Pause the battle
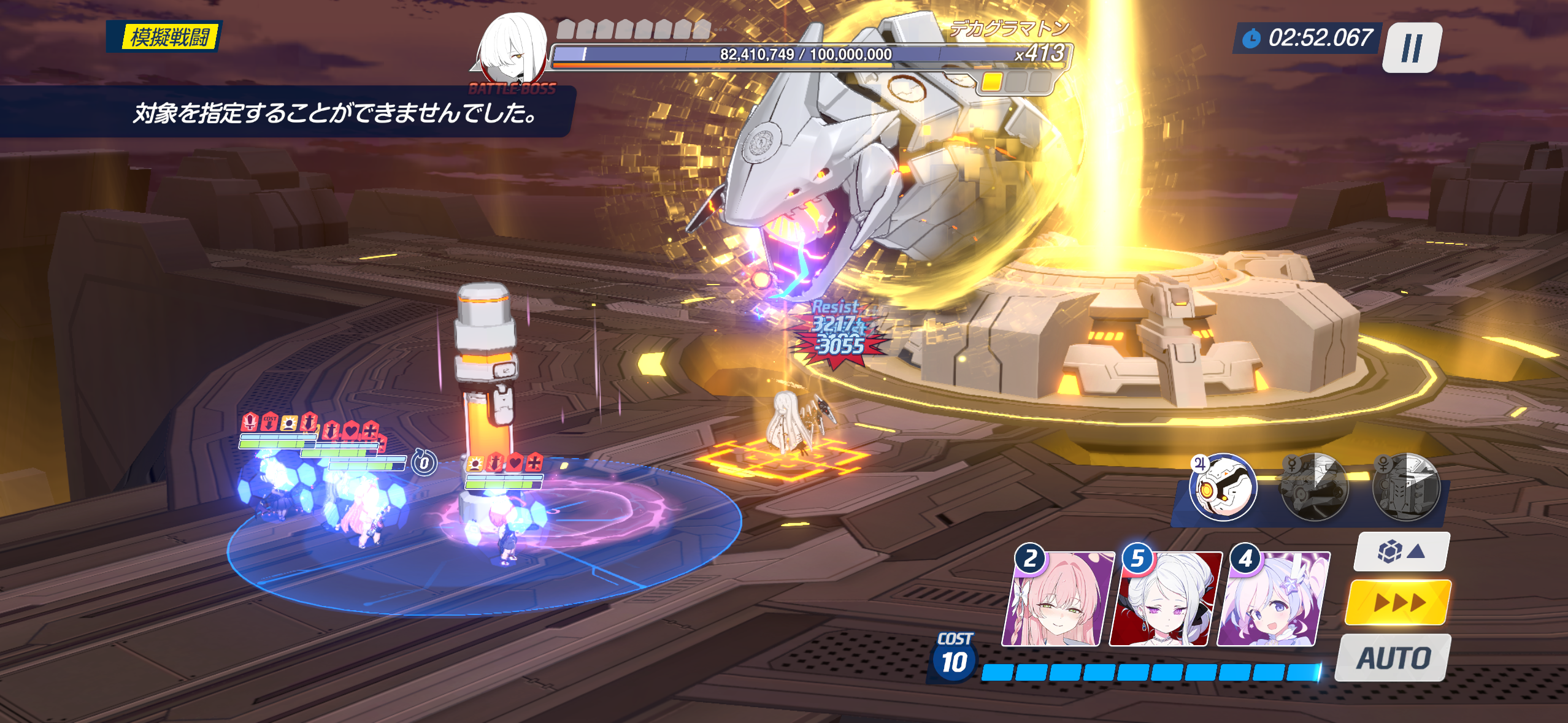Viewport: 1568px width, 723px height. click(1412, 47)
